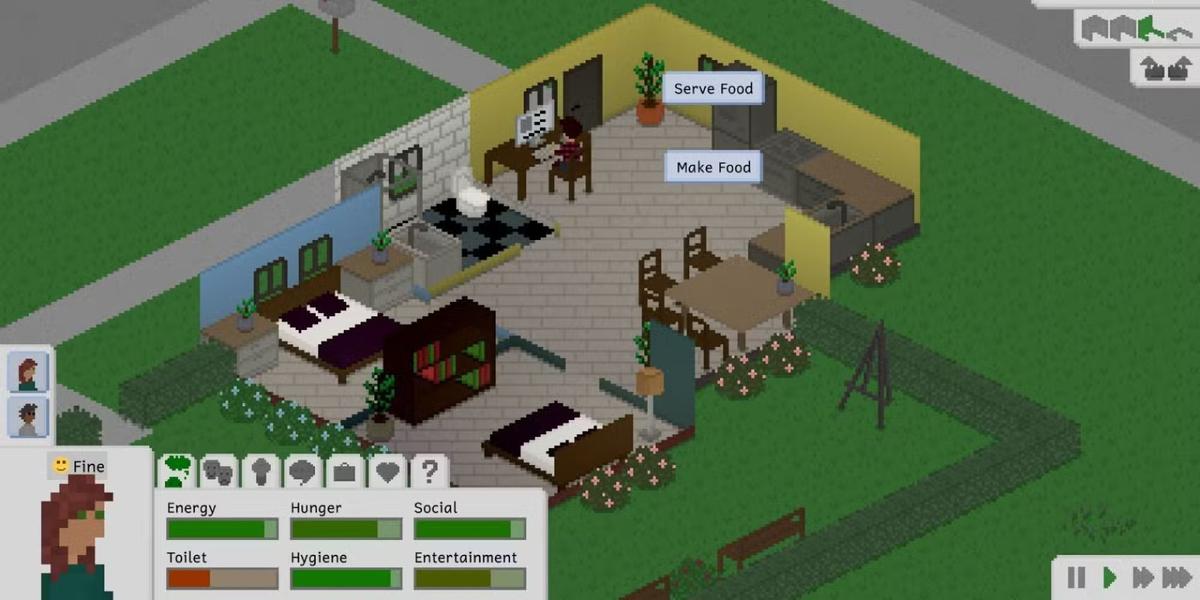Choose the Serve Food action

713,89
